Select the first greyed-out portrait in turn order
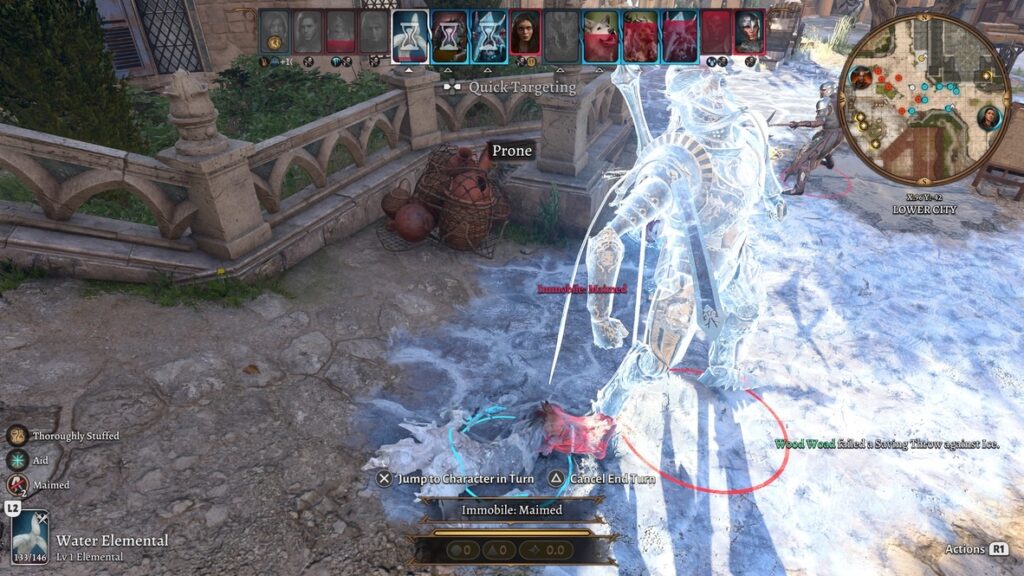 pyautogui.click(x=275, y=31)
